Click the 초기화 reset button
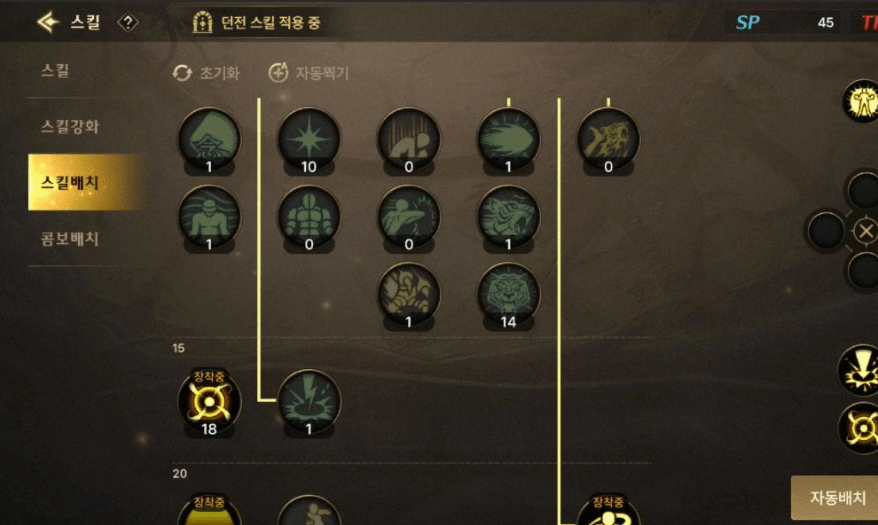Image resolution: width=878 pixels, height=525 pixels. coord(206,73)
